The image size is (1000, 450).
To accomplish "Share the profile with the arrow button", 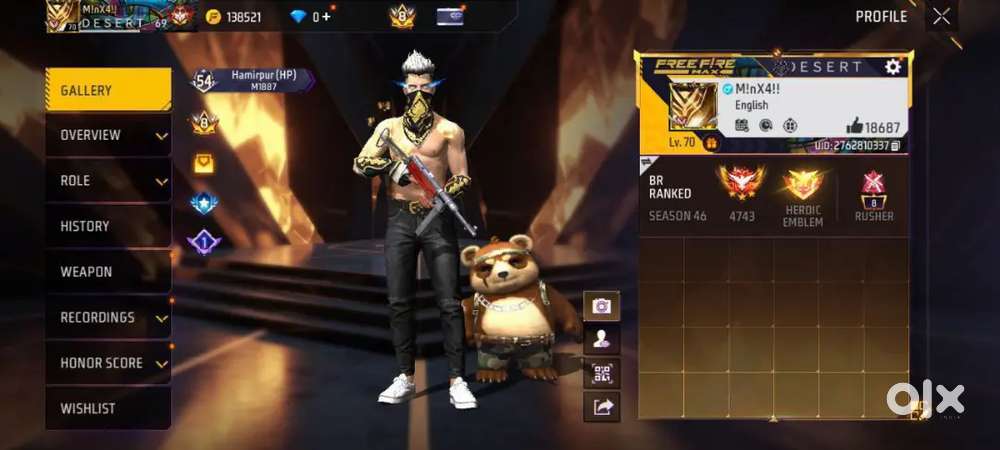I will pyautogui.click(x=602, y=406).
